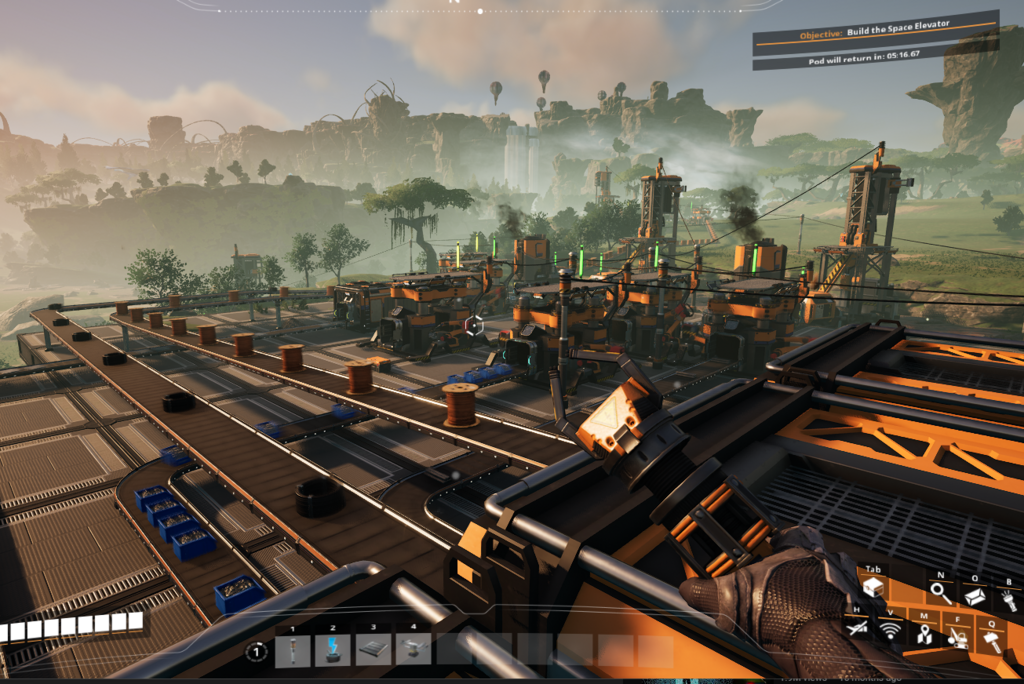Toggle the flashlight icon
Screen dimensions: 1024x684
1008,600
